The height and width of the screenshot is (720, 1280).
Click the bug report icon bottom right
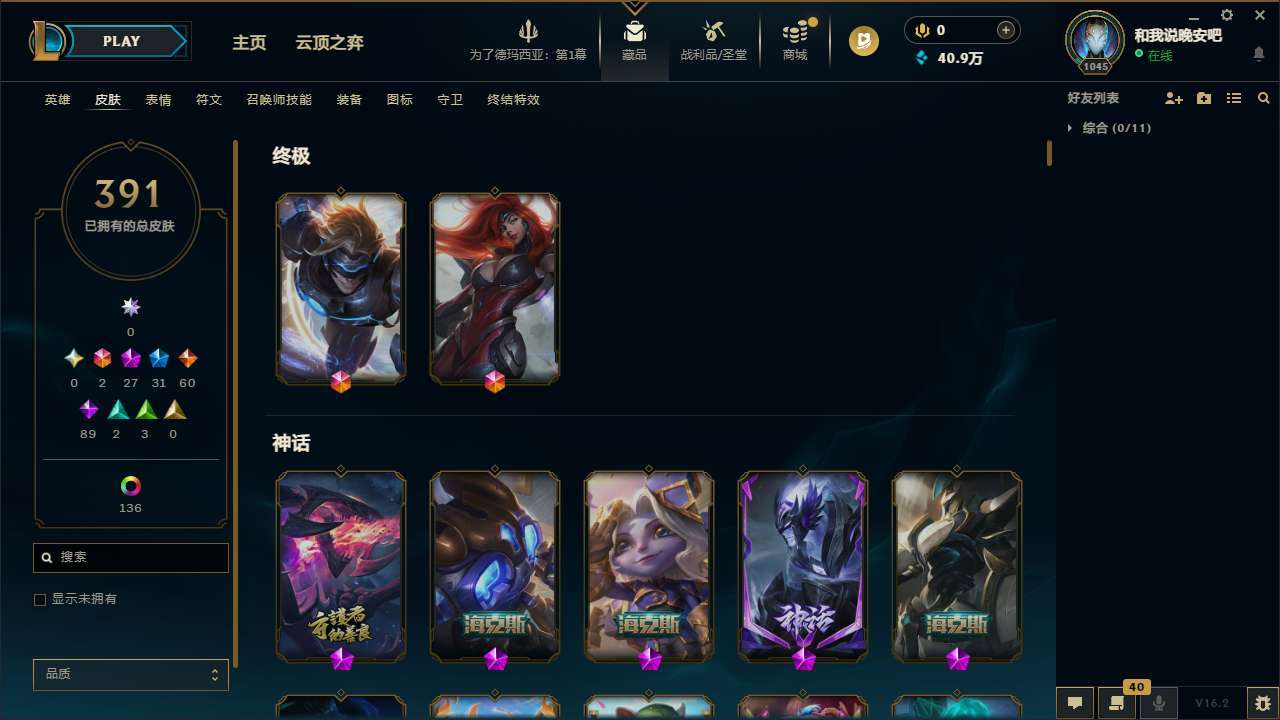[x=1263, y=703]
